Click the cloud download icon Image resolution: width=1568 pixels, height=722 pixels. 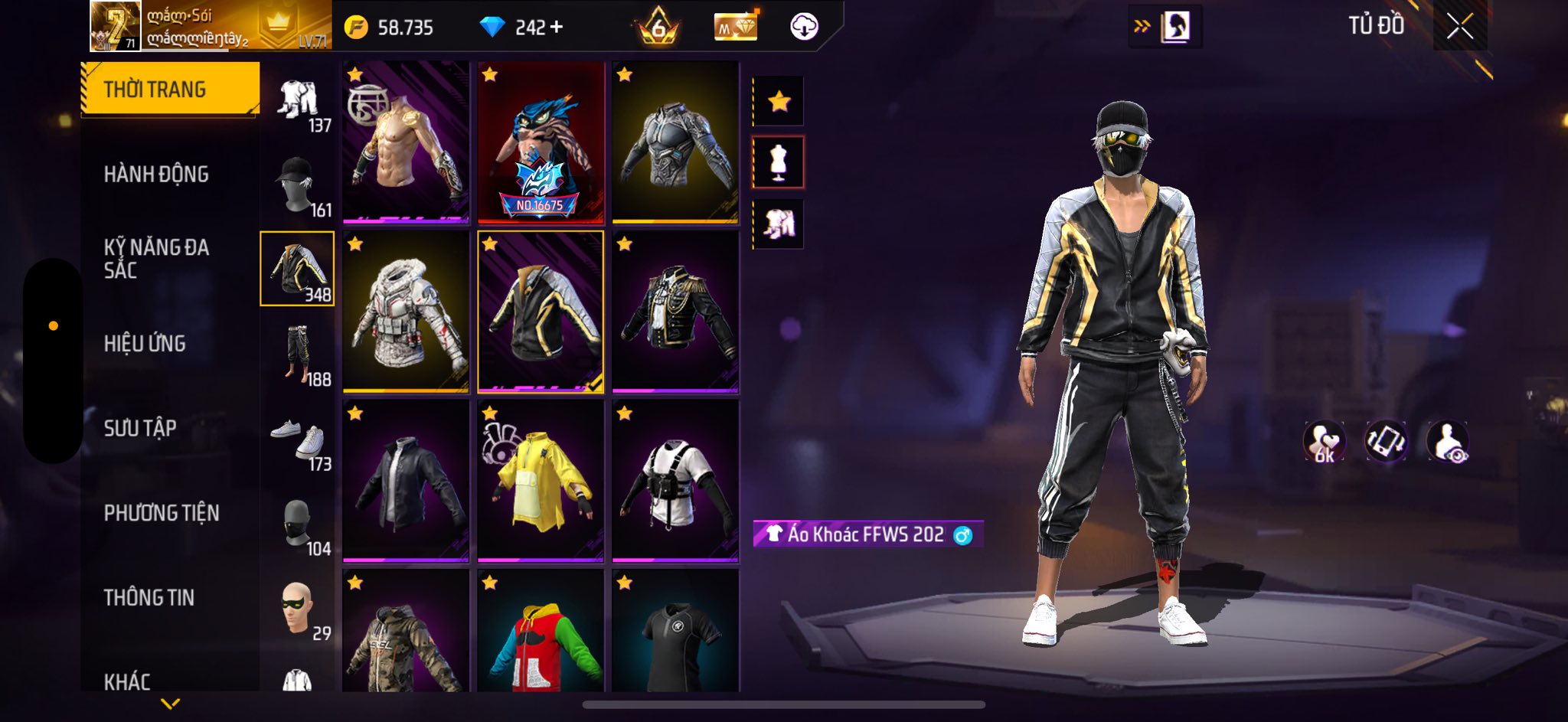pyautogui.click(x=804, y=28)
